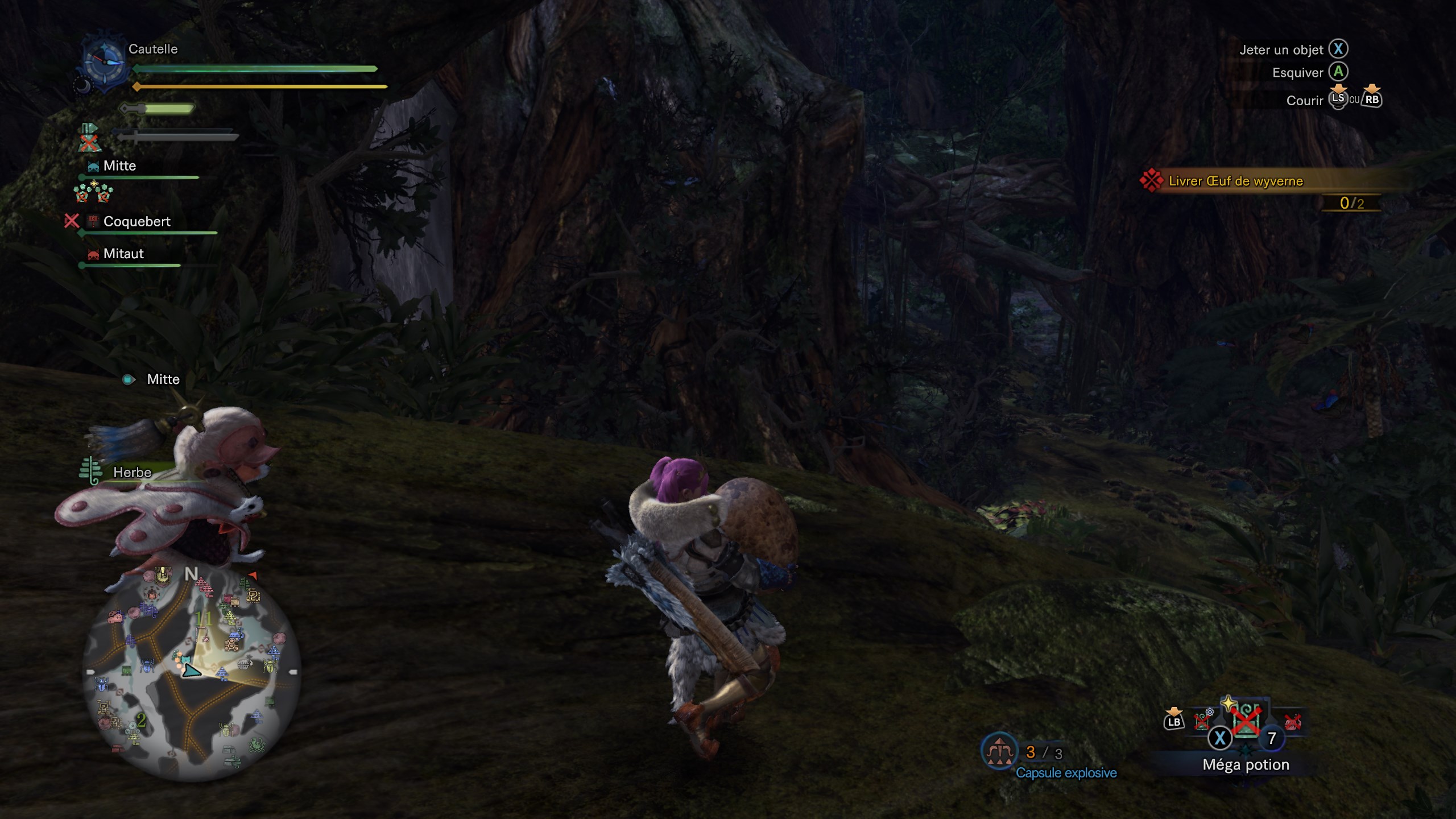Viewport: 1456px width, 819px height.
Task: Select party member Coquebert in the list
Action: 136,221
